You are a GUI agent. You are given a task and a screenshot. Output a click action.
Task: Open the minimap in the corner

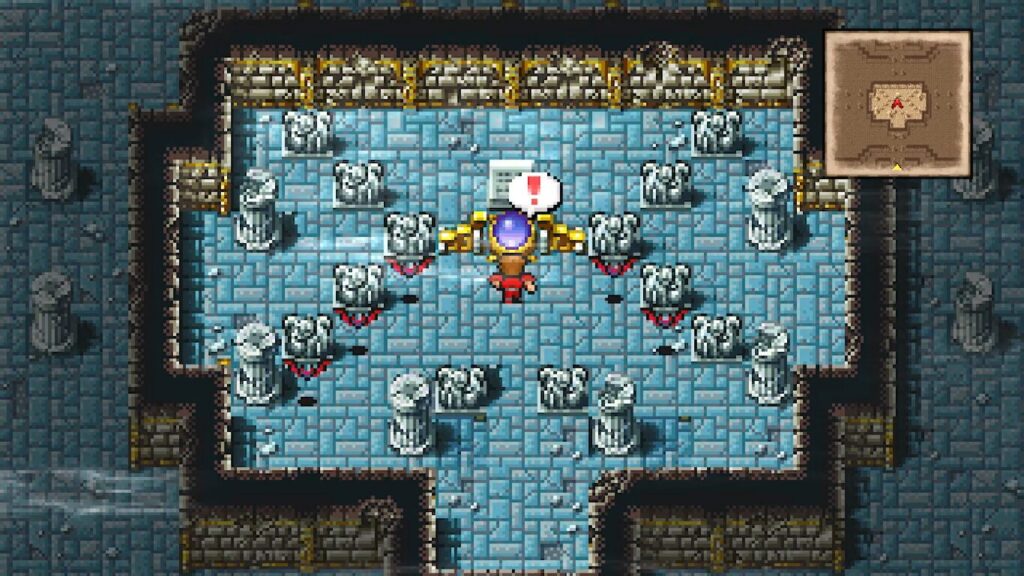[897, 103]
